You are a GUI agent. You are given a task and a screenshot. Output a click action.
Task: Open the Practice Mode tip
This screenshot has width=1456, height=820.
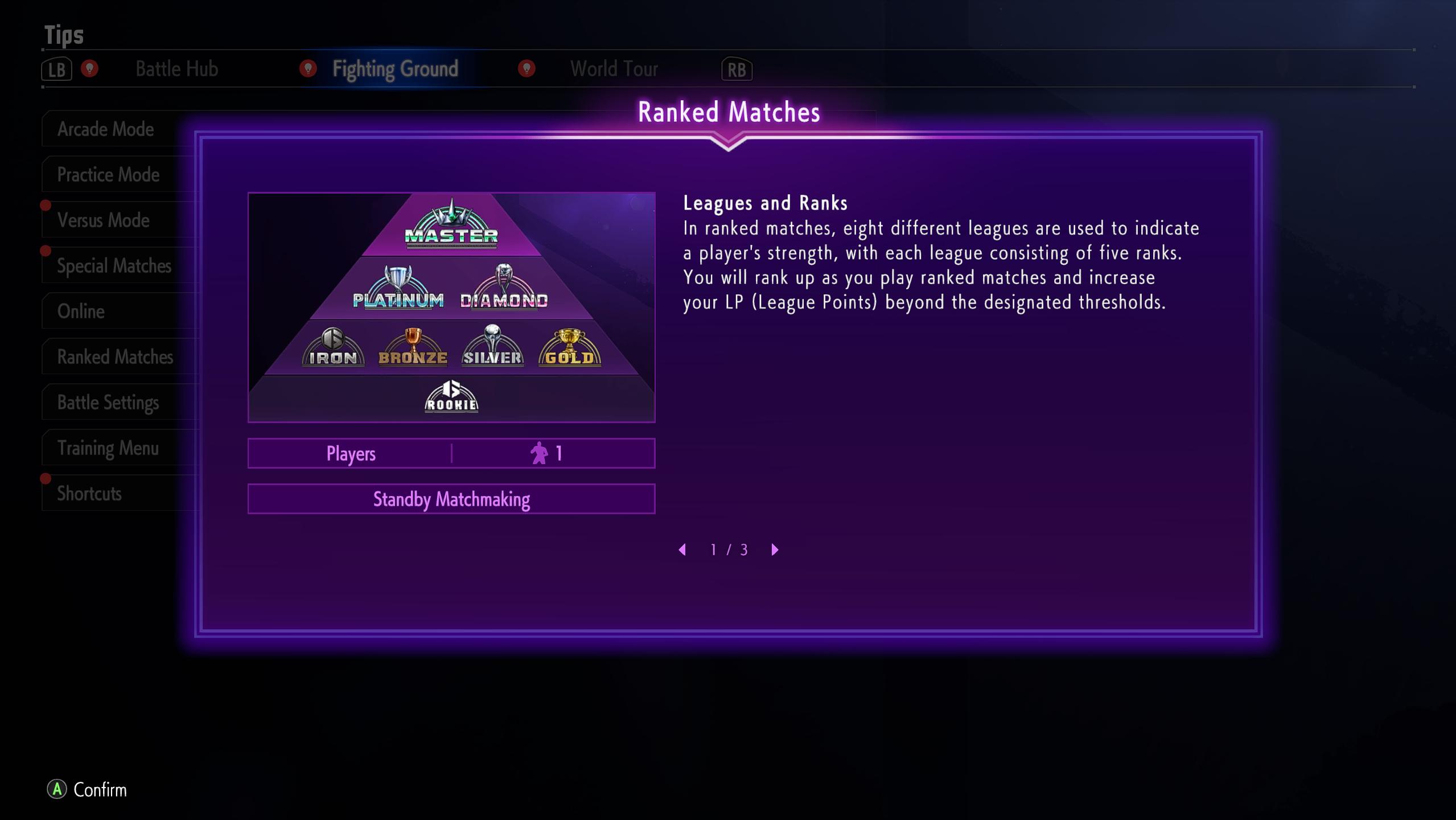tap(108, 175)
